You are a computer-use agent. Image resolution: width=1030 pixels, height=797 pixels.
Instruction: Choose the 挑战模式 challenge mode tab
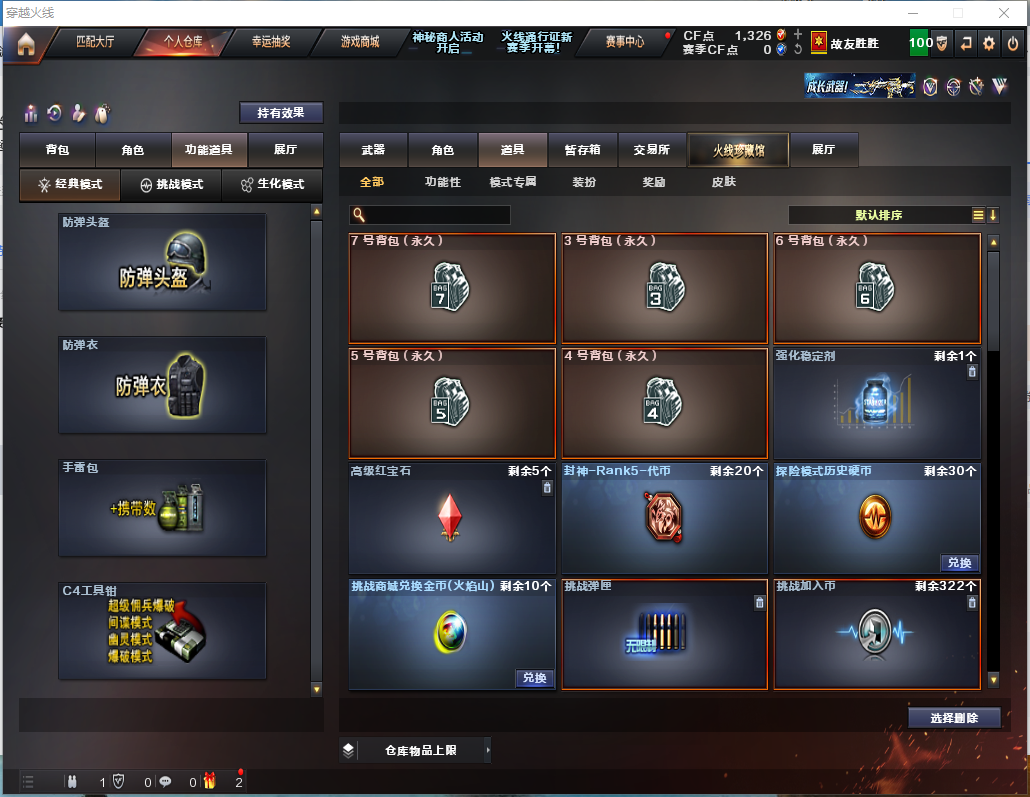point(171,185)
